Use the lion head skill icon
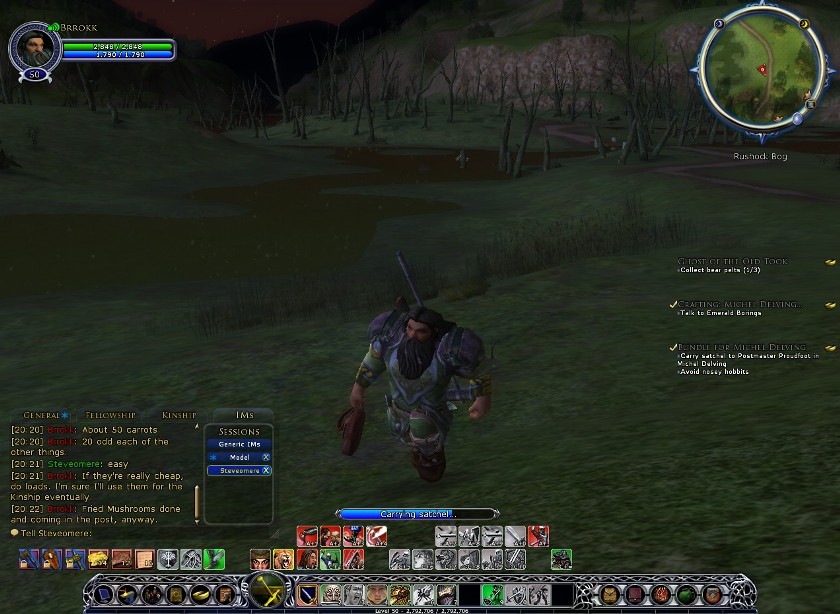 point(399,594)
